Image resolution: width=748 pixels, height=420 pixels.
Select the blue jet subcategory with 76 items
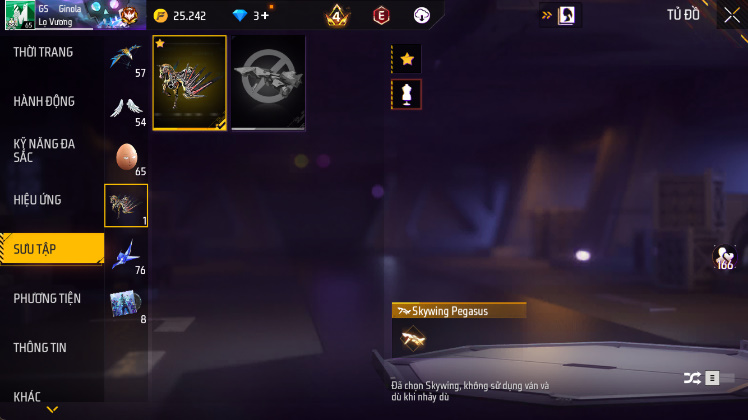pos(126,255)
